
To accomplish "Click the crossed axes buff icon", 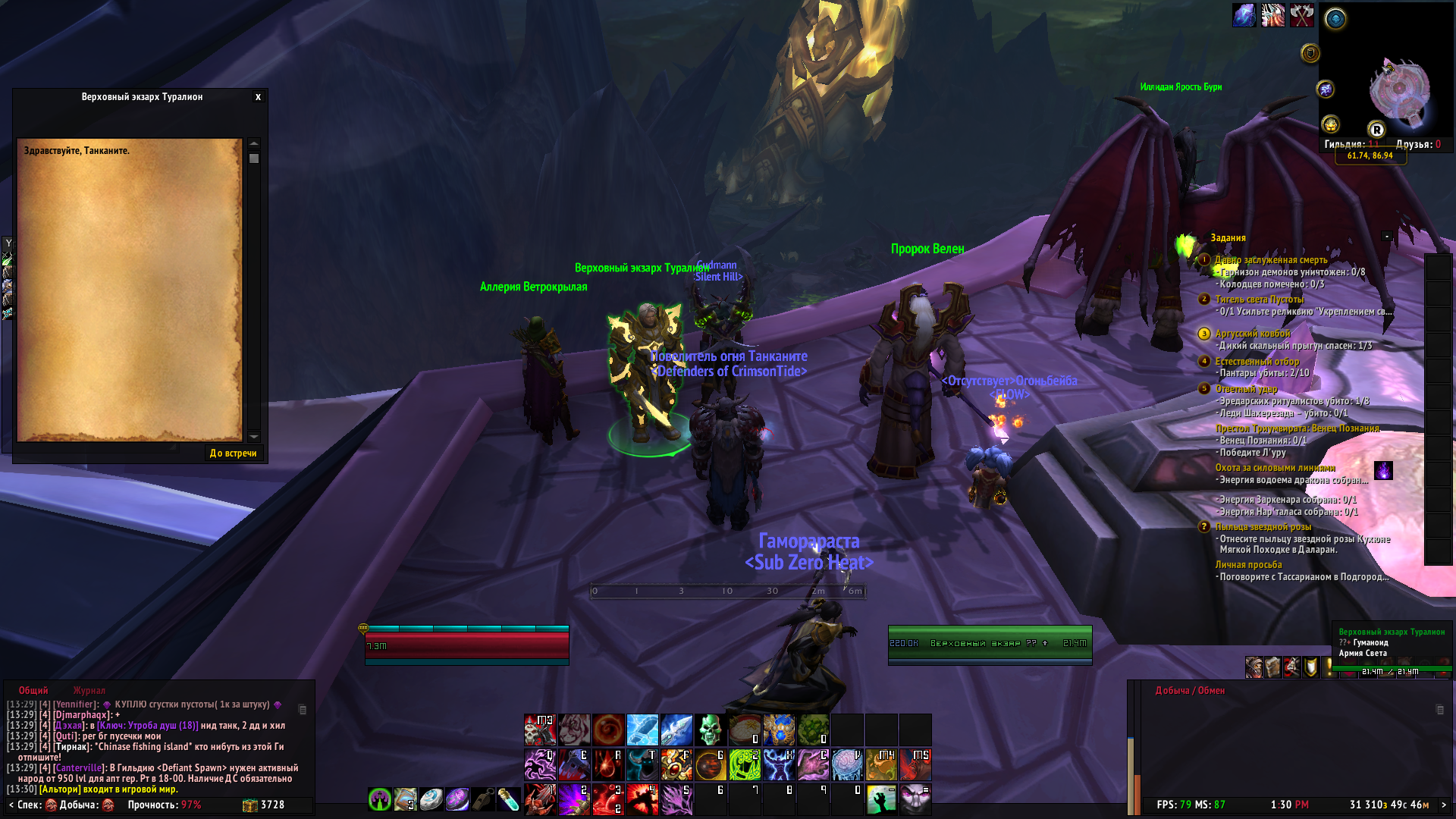I will pos(1301,15).
